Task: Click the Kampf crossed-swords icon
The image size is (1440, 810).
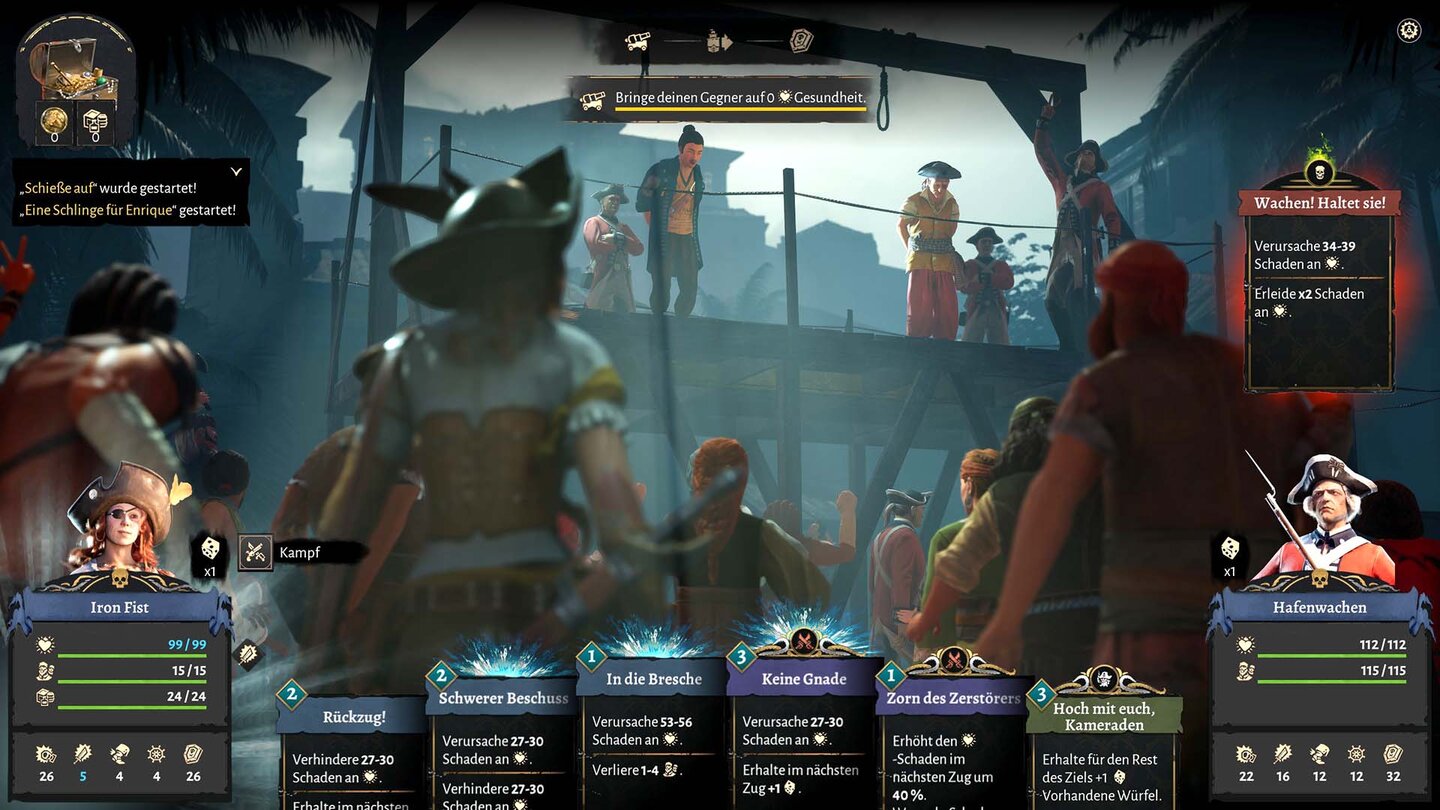Action: [x=255, y=552]
